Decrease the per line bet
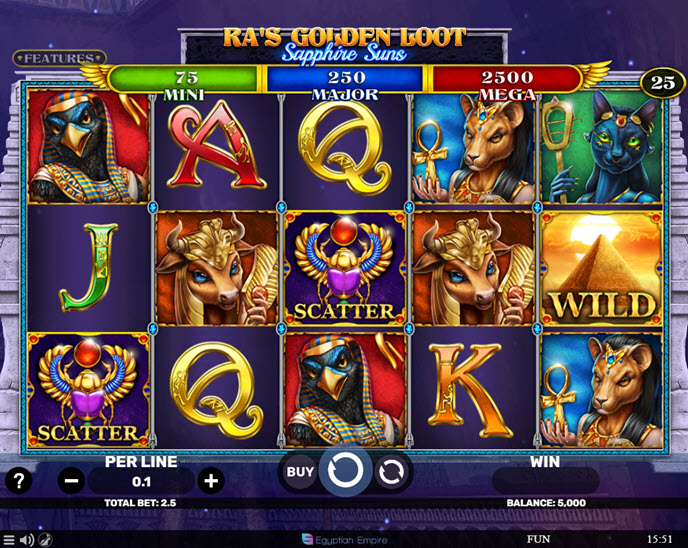688x548 pixels. pyautogui.click(x=72, y=480)
